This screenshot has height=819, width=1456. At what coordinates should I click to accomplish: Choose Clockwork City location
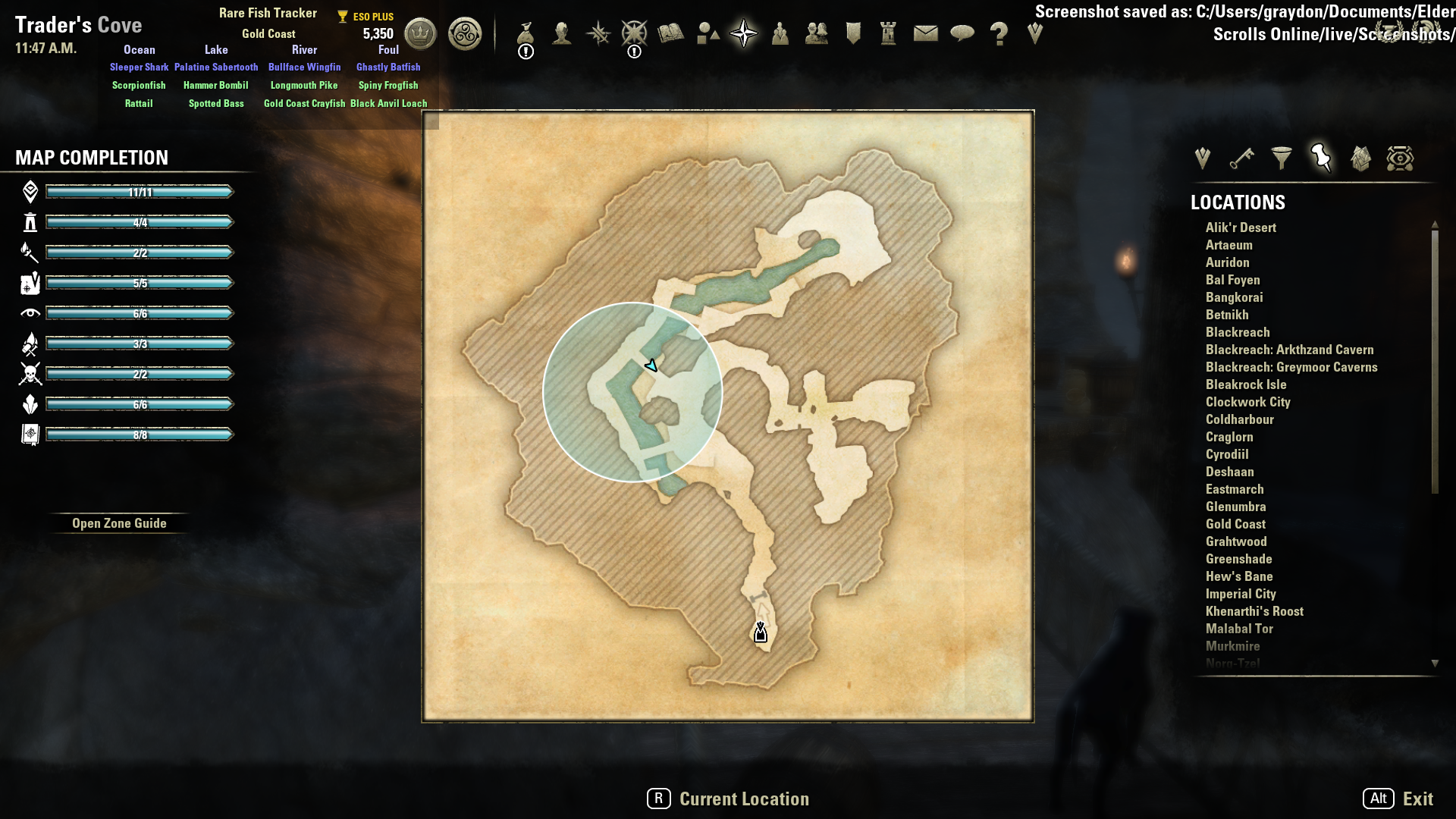coord(1247,402)
